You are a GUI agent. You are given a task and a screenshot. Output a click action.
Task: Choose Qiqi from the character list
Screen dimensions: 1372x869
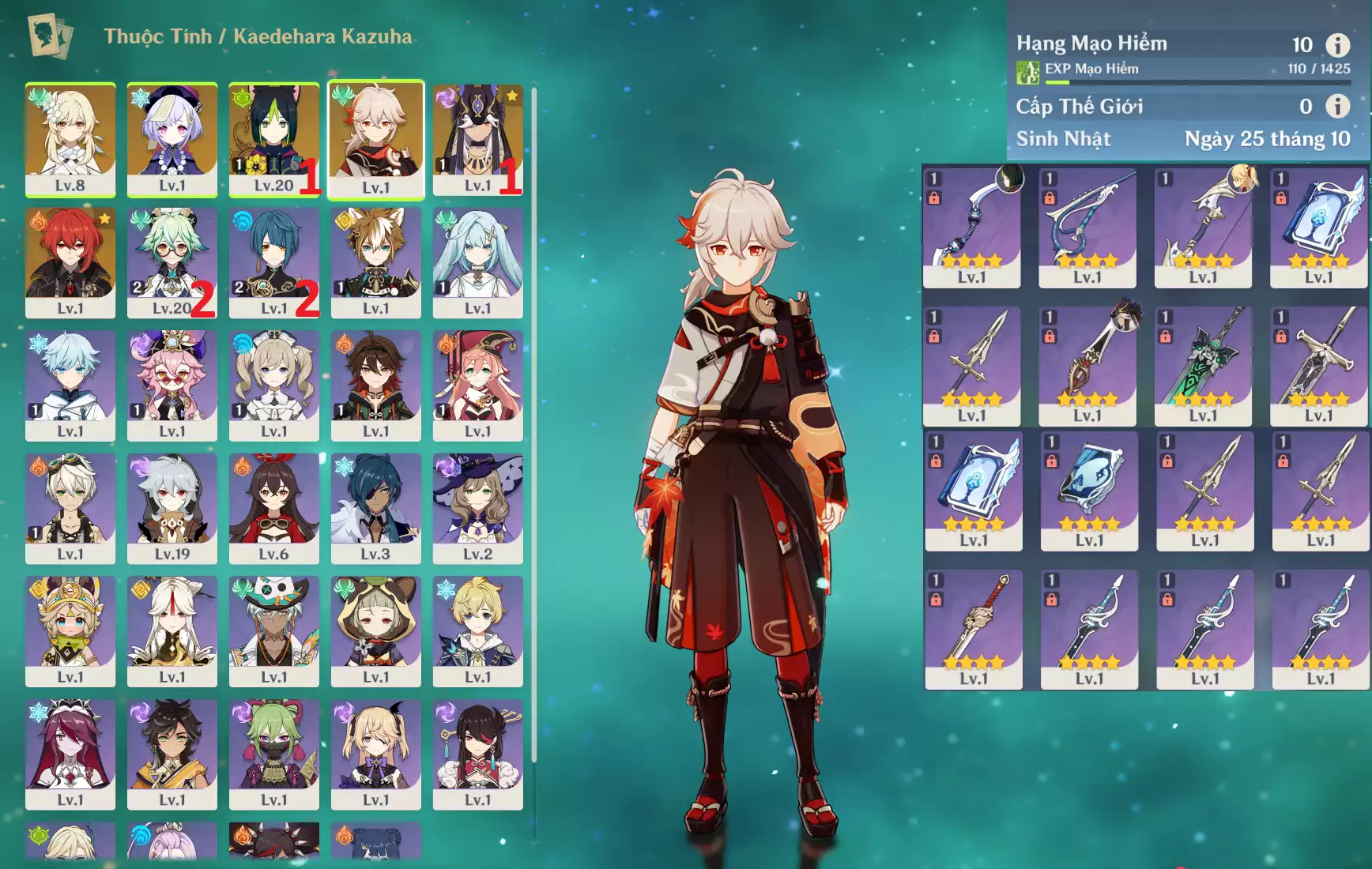172,139
